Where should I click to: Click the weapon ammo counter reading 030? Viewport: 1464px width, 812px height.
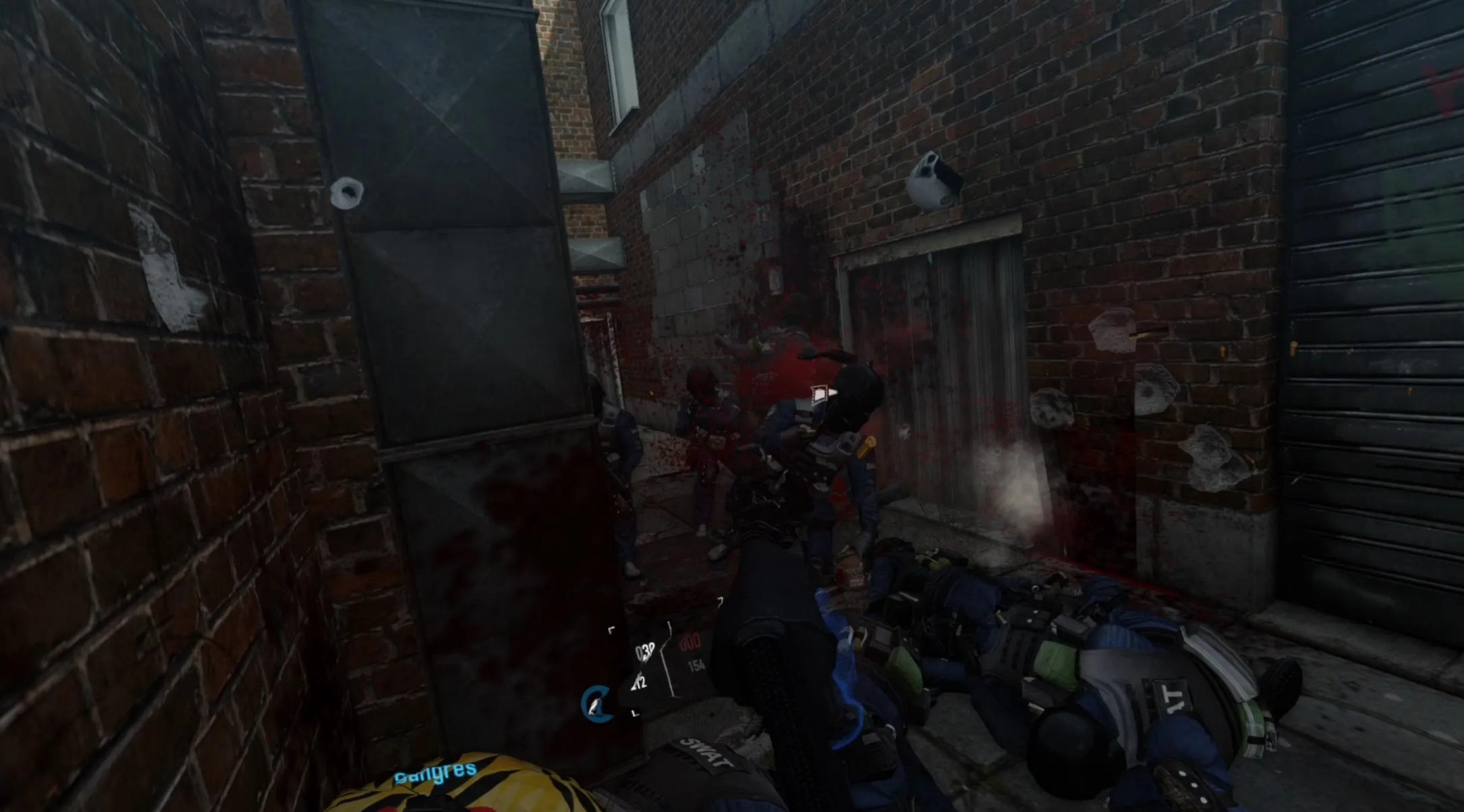click(x=644, y=651)
